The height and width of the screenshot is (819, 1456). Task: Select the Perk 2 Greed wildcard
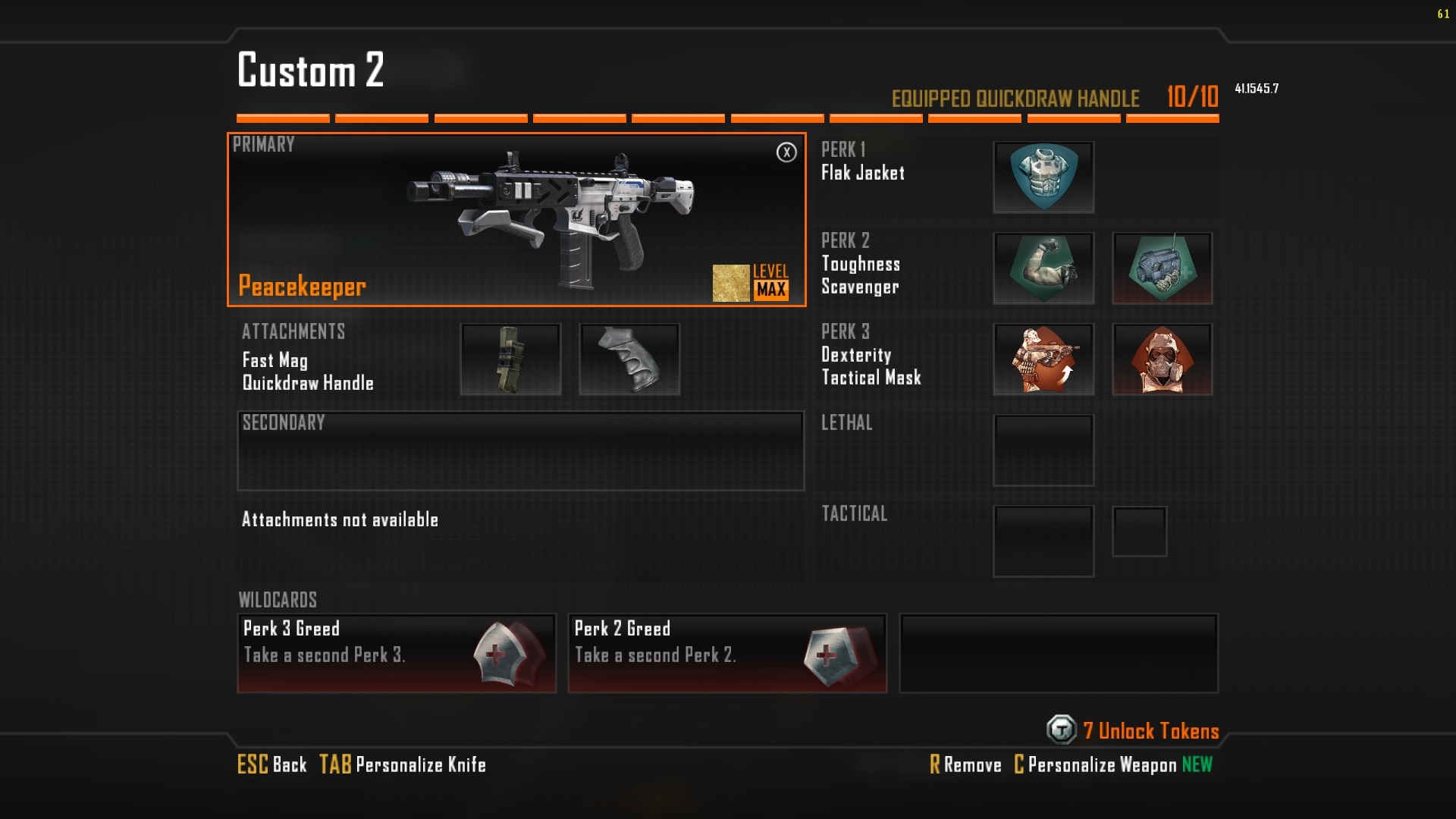point(727,653)
